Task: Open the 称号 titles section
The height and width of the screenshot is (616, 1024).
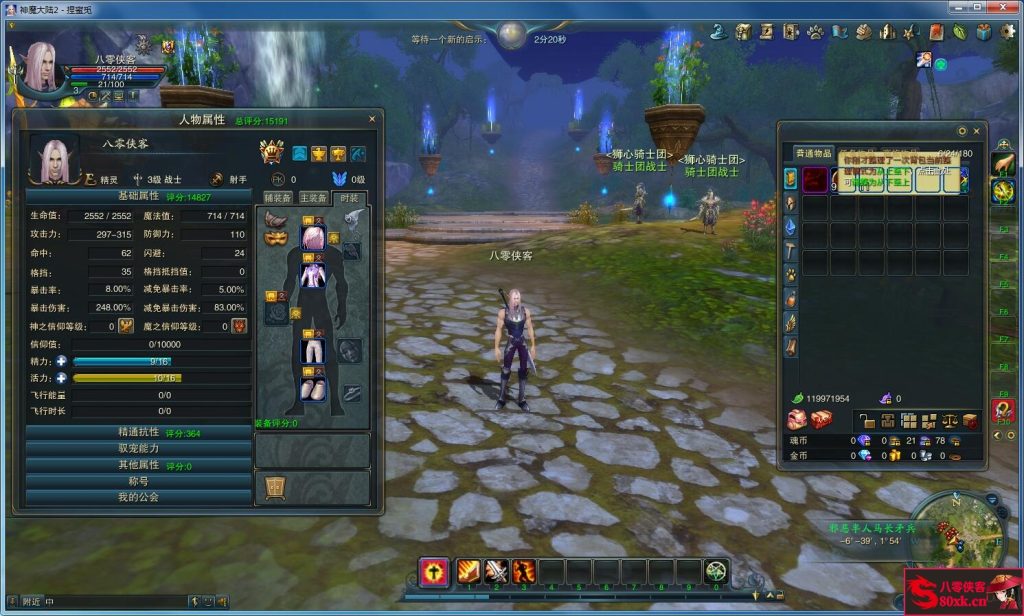Action: click(x=138, y=480)
